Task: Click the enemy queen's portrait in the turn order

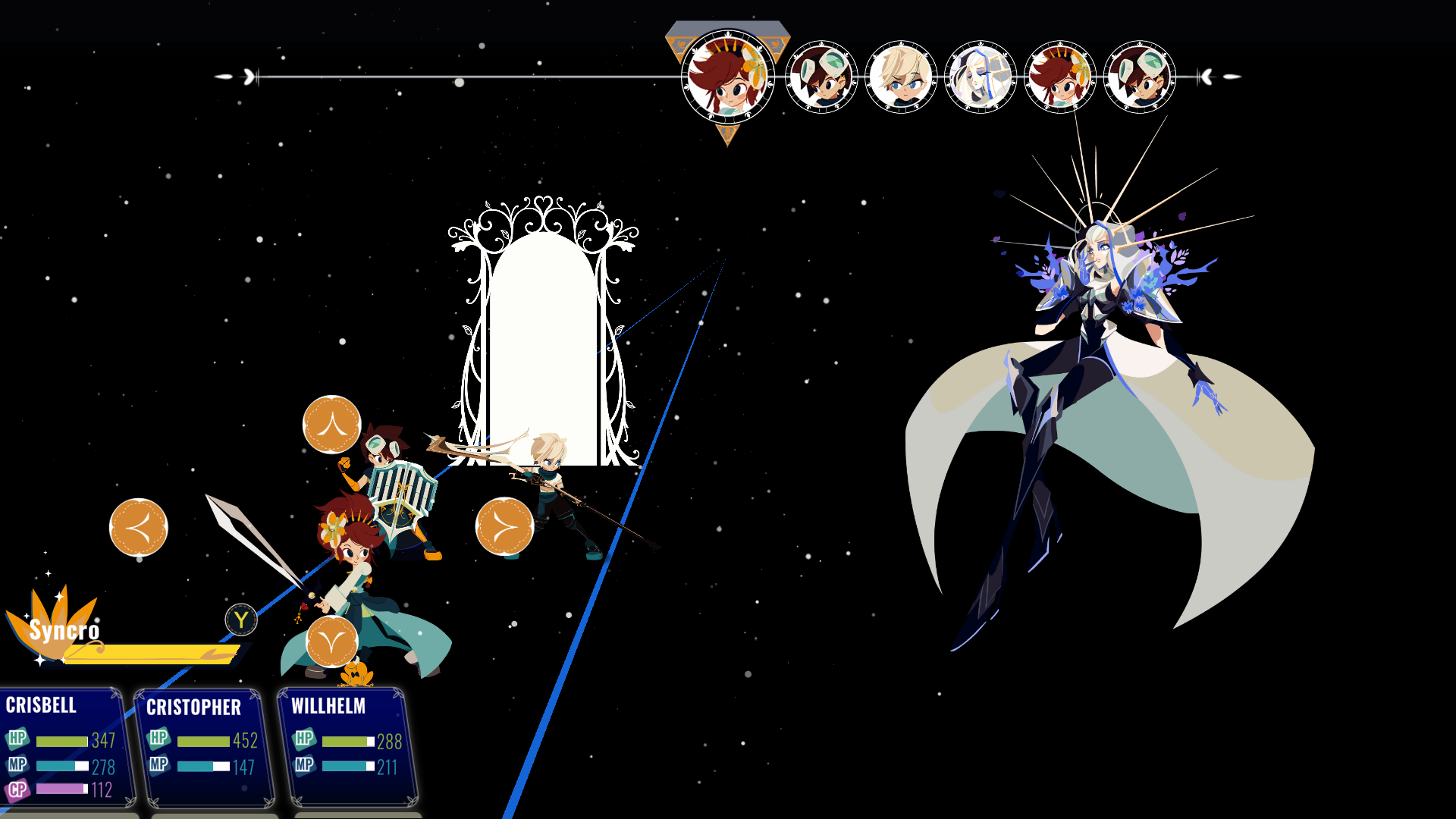Action: click(981, 76)
